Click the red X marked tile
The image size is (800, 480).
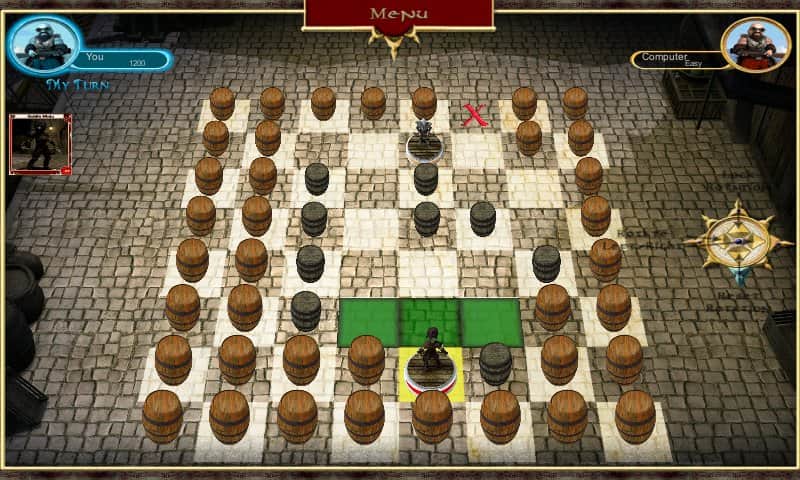tap(475, 115)
